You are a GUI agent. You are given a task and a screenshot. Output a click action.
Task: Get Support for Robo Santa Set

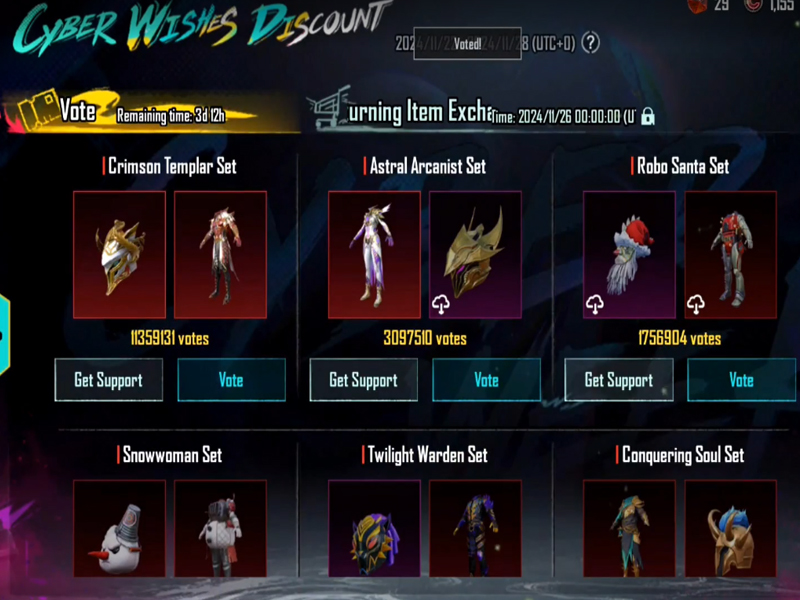pyautogui.click(x=618, y=380)
